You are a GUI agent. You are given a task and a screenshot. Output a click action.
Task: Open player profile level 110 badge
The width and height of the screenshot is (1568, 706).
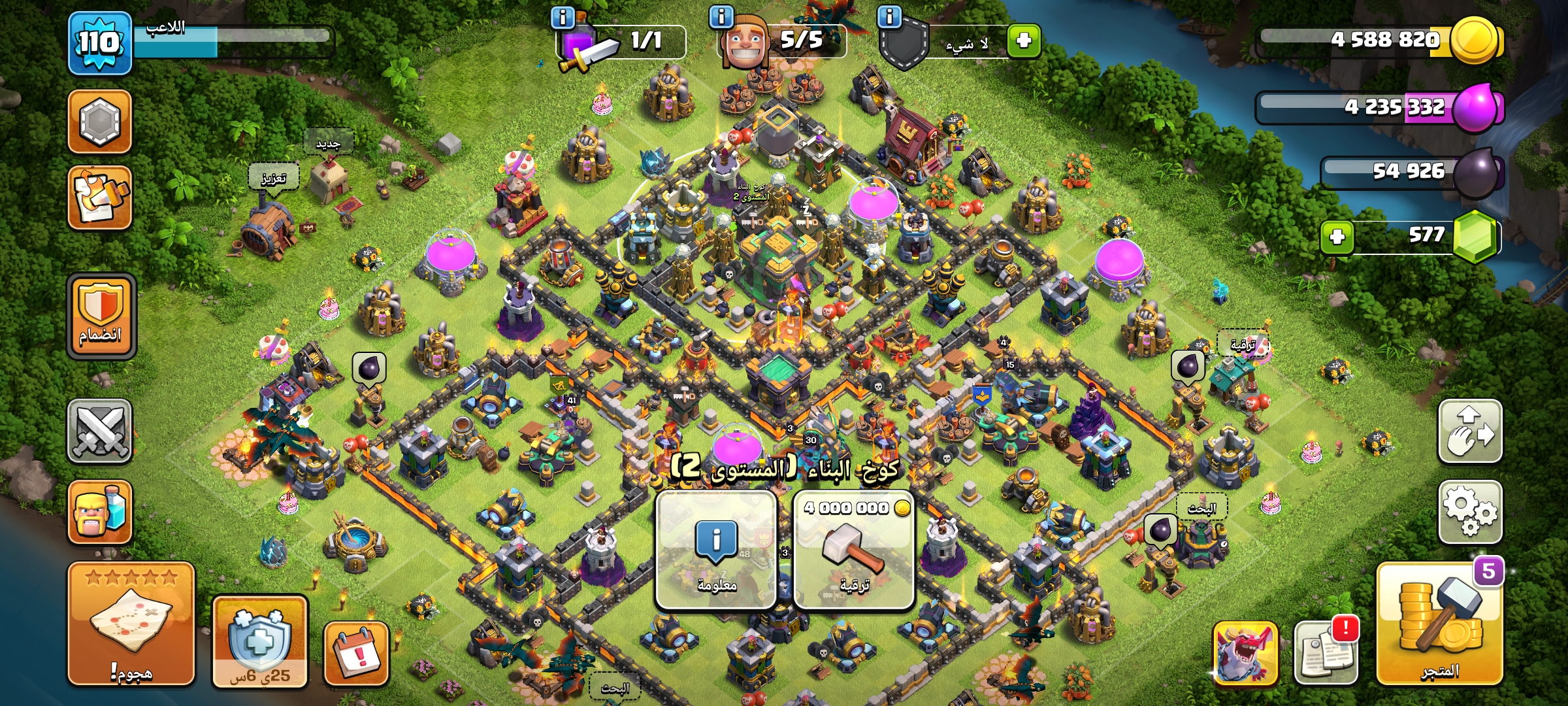coord(100,43)
